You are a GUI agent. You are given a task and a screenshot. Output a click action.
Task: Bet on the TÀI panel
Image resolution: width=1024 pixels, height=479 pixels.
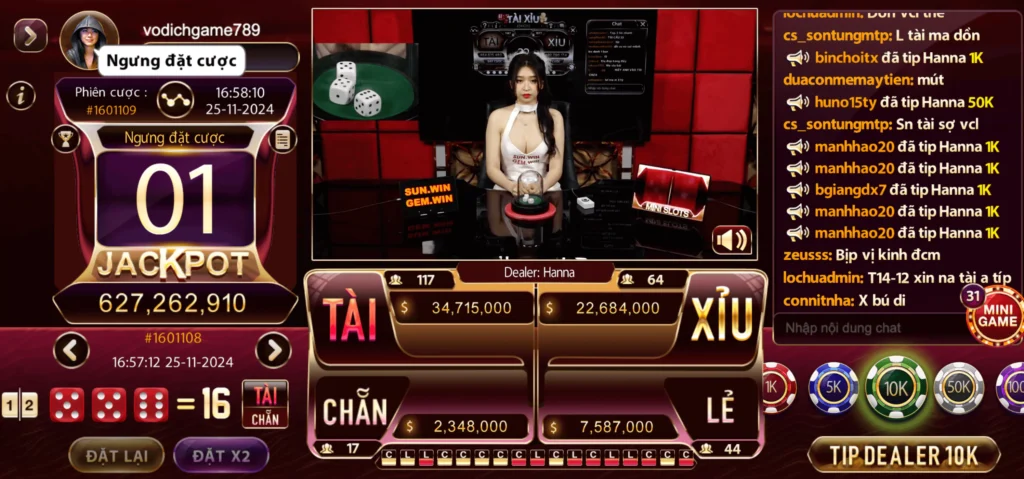(350, 317)
